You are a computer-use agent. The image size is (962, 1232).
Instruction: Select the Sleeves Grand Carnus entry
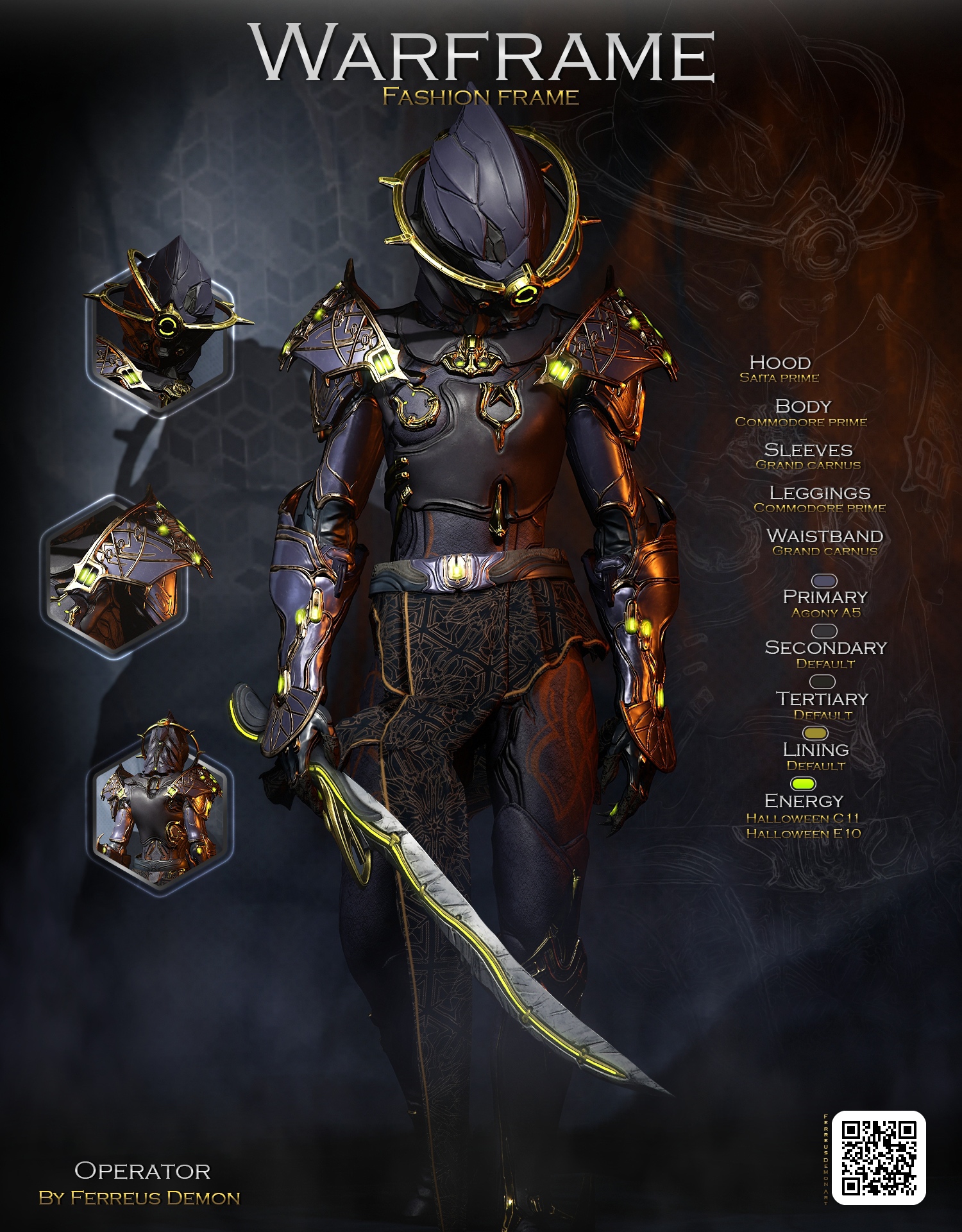808,456
